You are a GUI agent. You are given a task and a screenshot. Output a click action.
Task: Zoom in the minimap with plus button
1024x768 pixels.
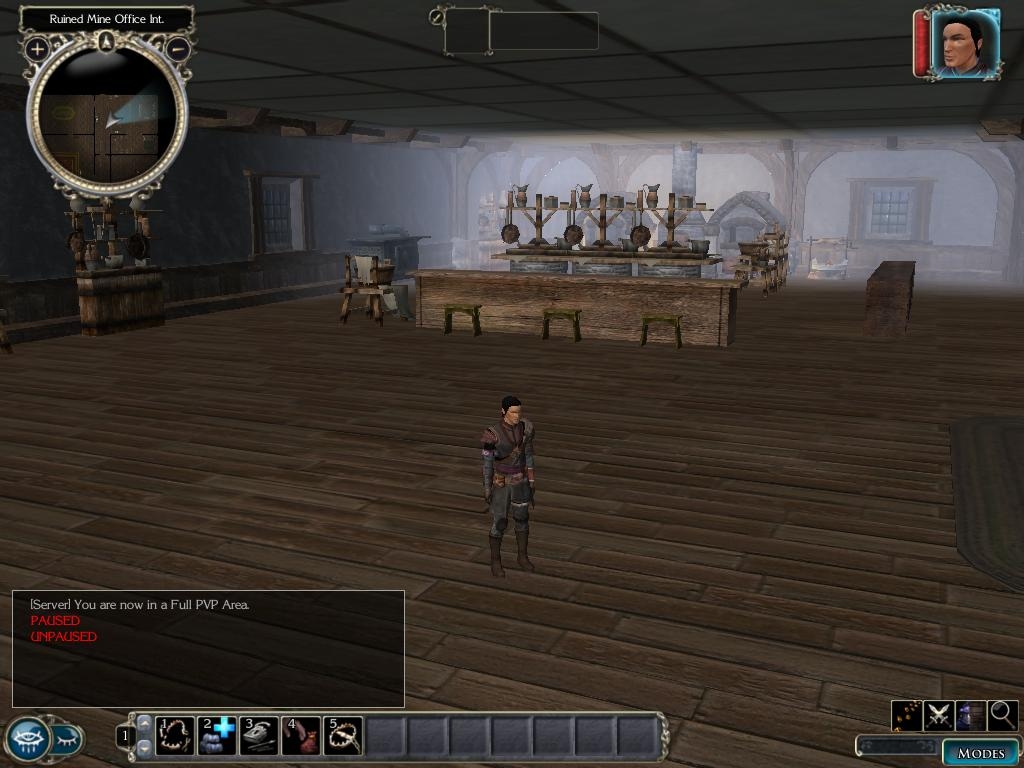tap(37, 48)
